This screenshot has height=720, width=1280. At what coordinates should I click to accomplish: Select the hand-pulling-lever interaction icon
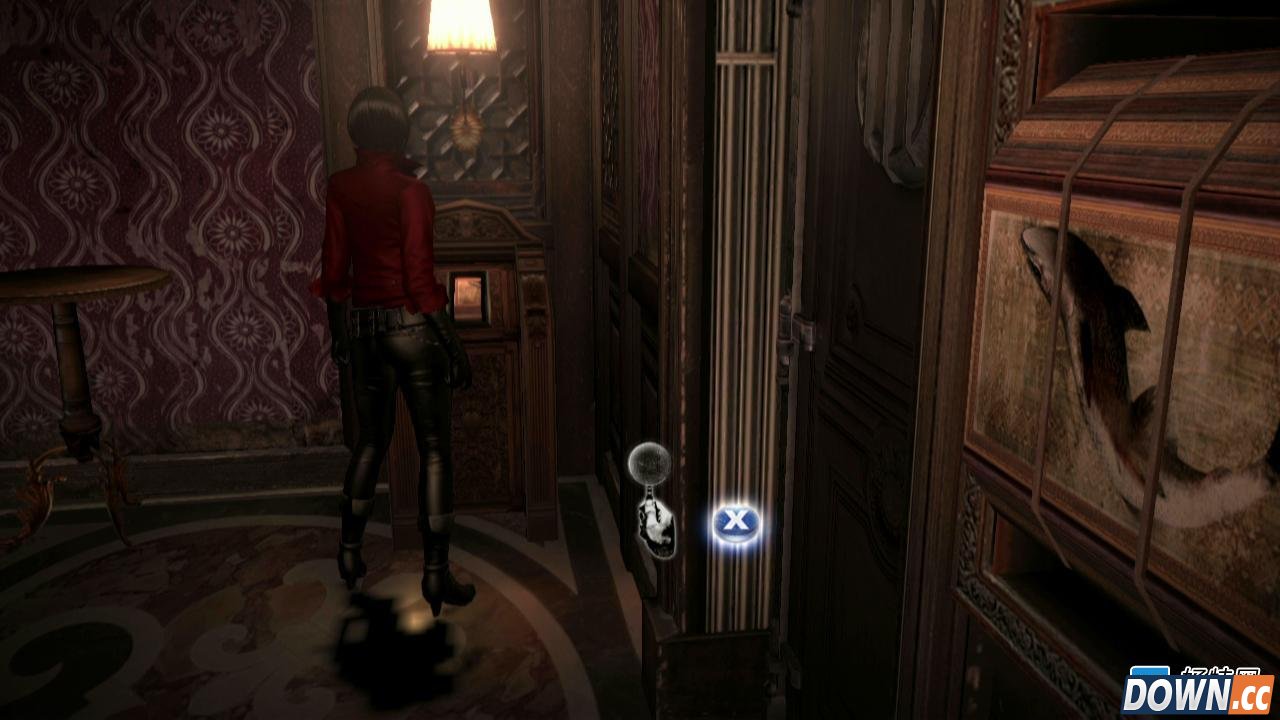click(653, 500)
